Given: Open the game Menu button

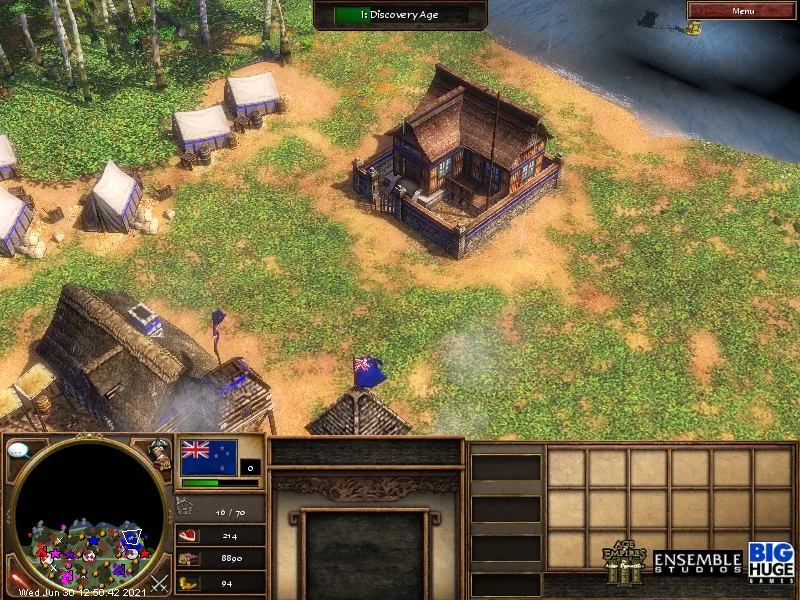Looking at the screenshot, I should (x=743, y=11).
